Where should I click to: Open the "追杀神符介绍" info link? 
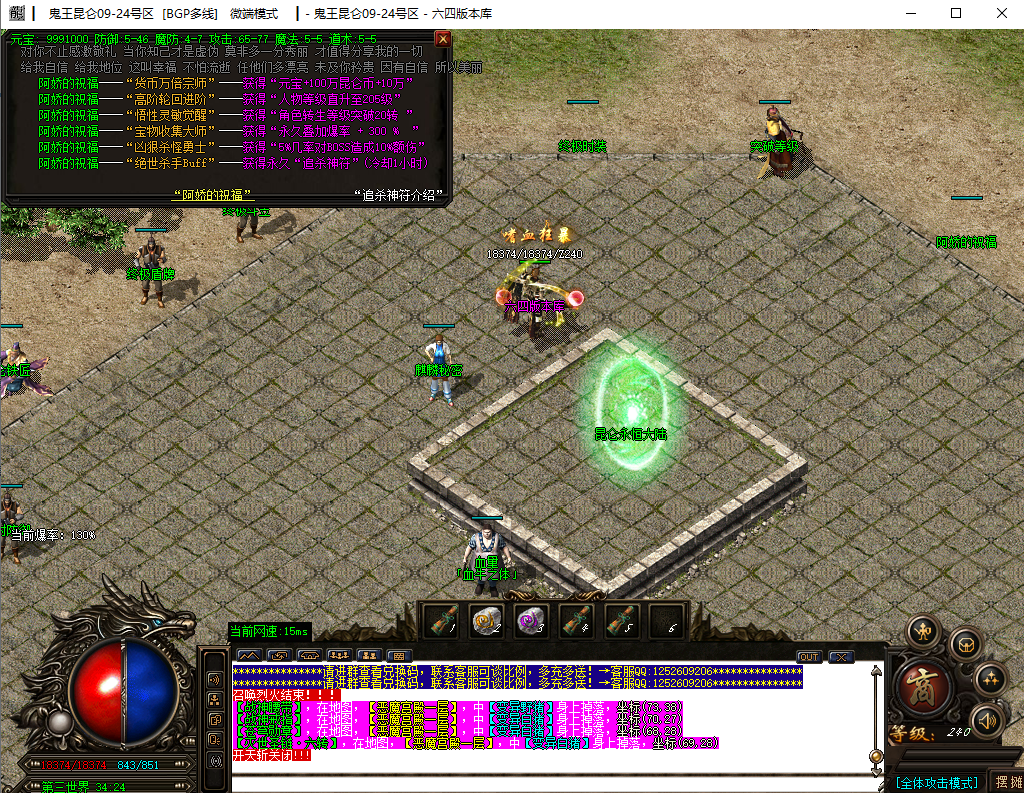[x=398, y=194]
